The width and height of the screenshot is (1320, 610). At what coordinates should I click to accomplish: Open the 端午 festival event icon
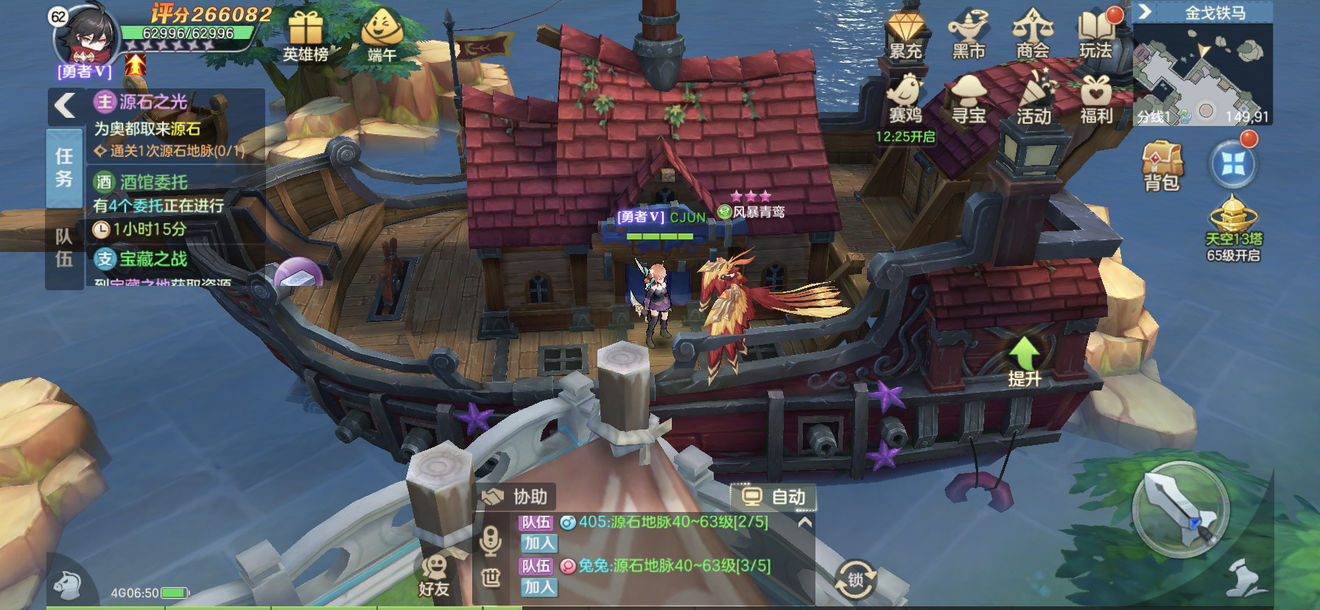(381, 33)
